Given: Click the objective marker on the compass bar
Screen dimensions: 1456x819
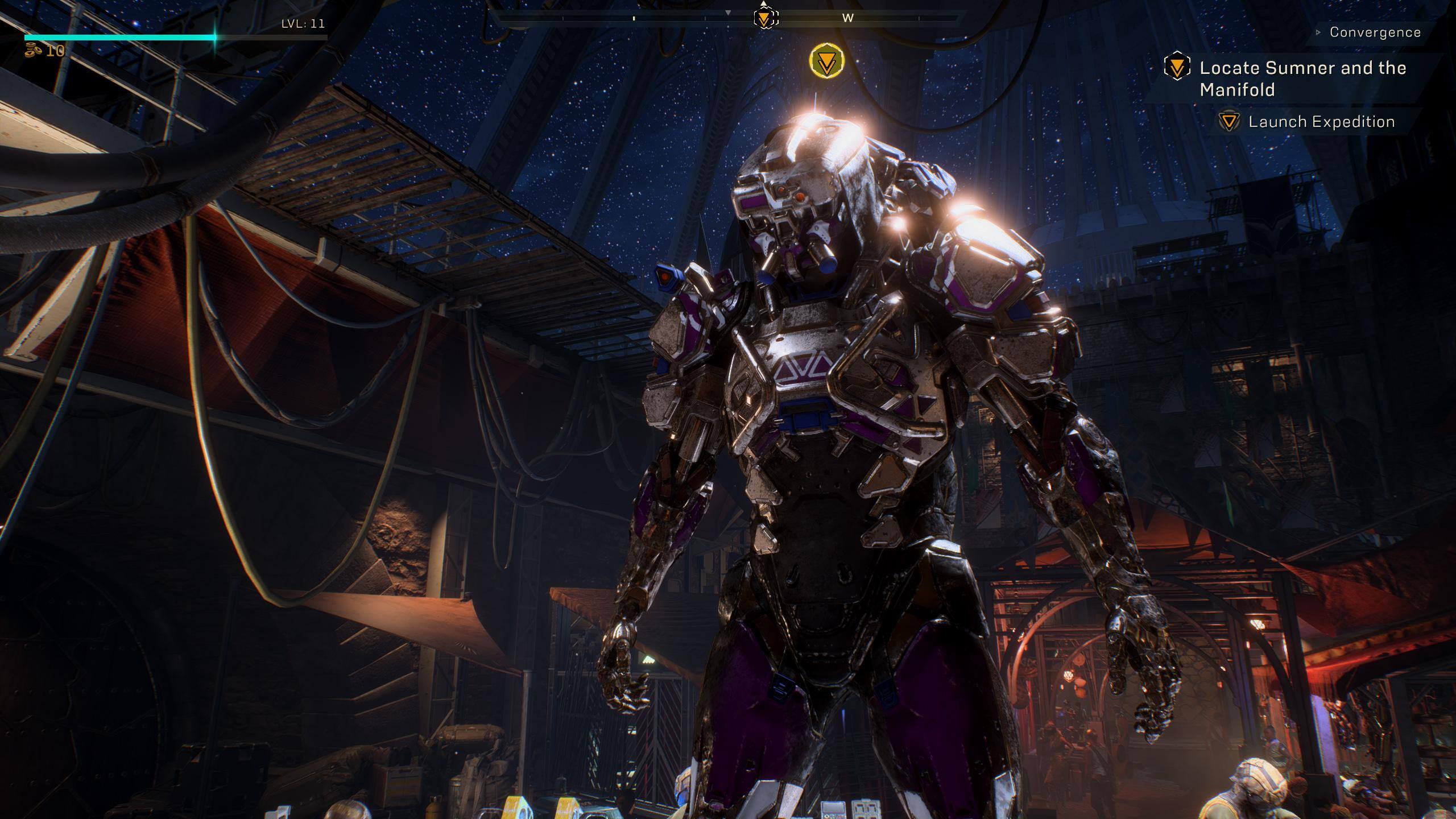Looking at the screenshot, I should pos(765,18).
